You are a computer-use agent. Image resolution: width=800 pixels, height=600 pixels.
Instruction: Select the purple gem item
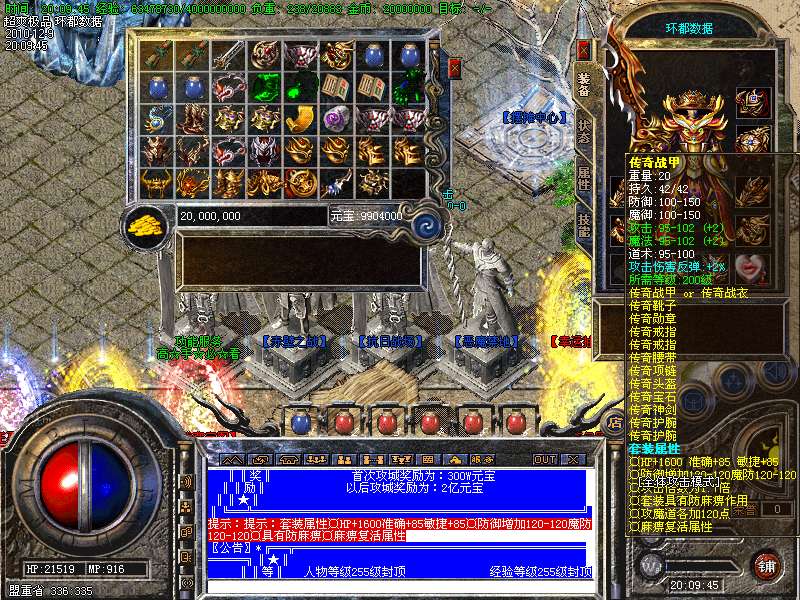pos(336,120)
